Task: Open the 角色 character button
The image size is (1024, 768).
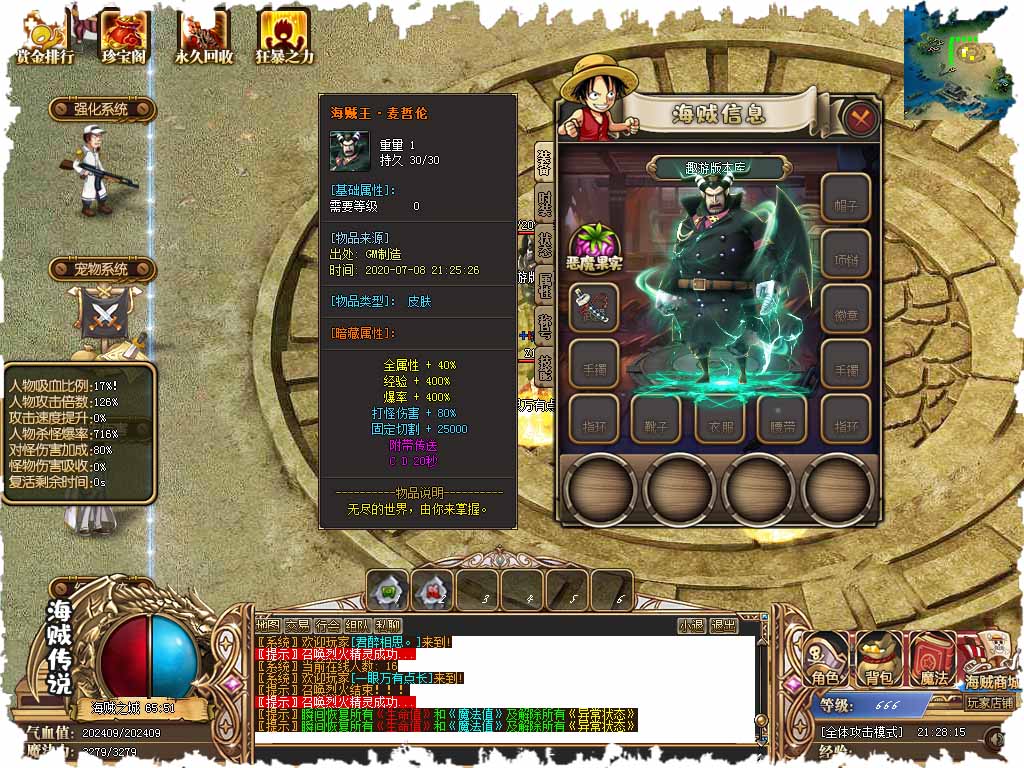Action: pyautogui.click(x=827, y=661)
